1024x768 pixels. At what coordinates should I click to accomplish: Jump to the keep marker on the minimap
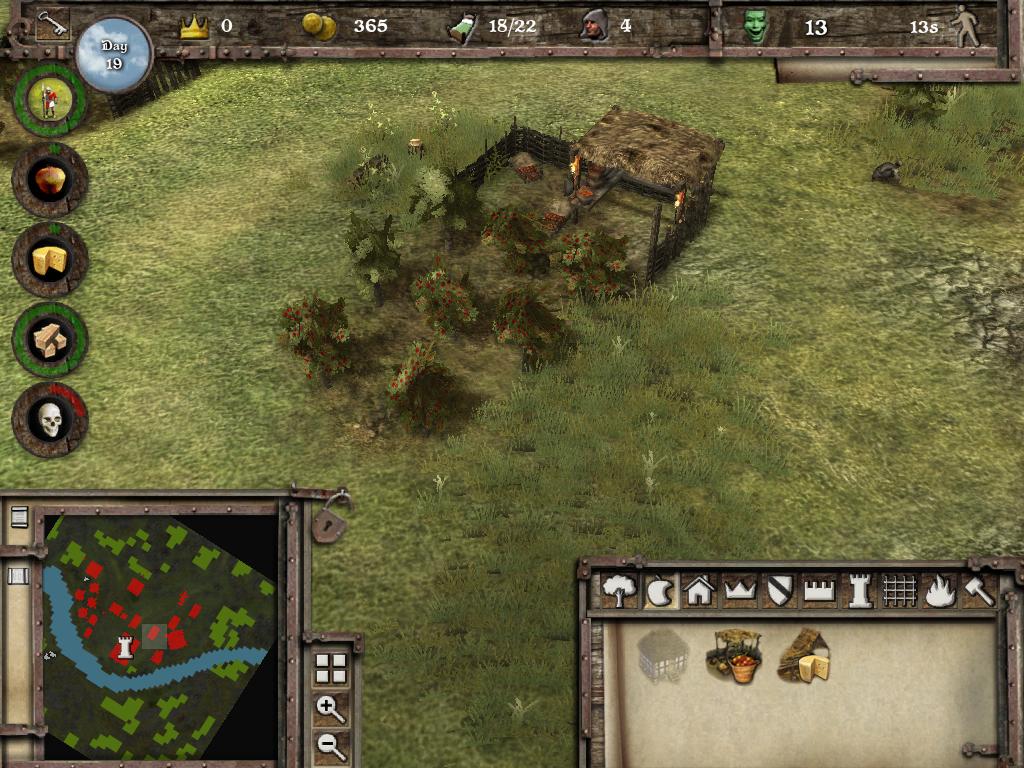[126, 645]
